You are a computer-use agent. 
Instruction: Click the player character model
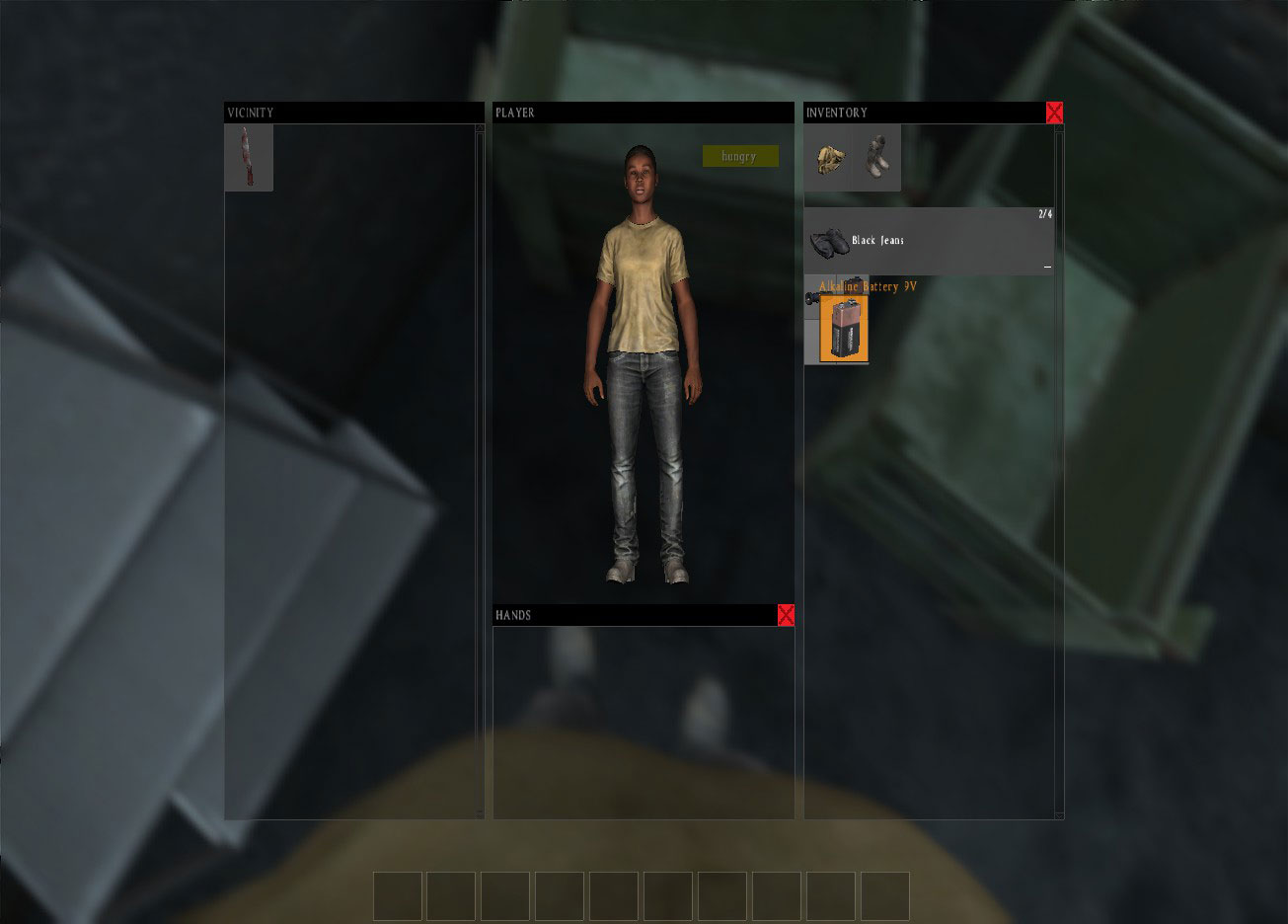644,365
